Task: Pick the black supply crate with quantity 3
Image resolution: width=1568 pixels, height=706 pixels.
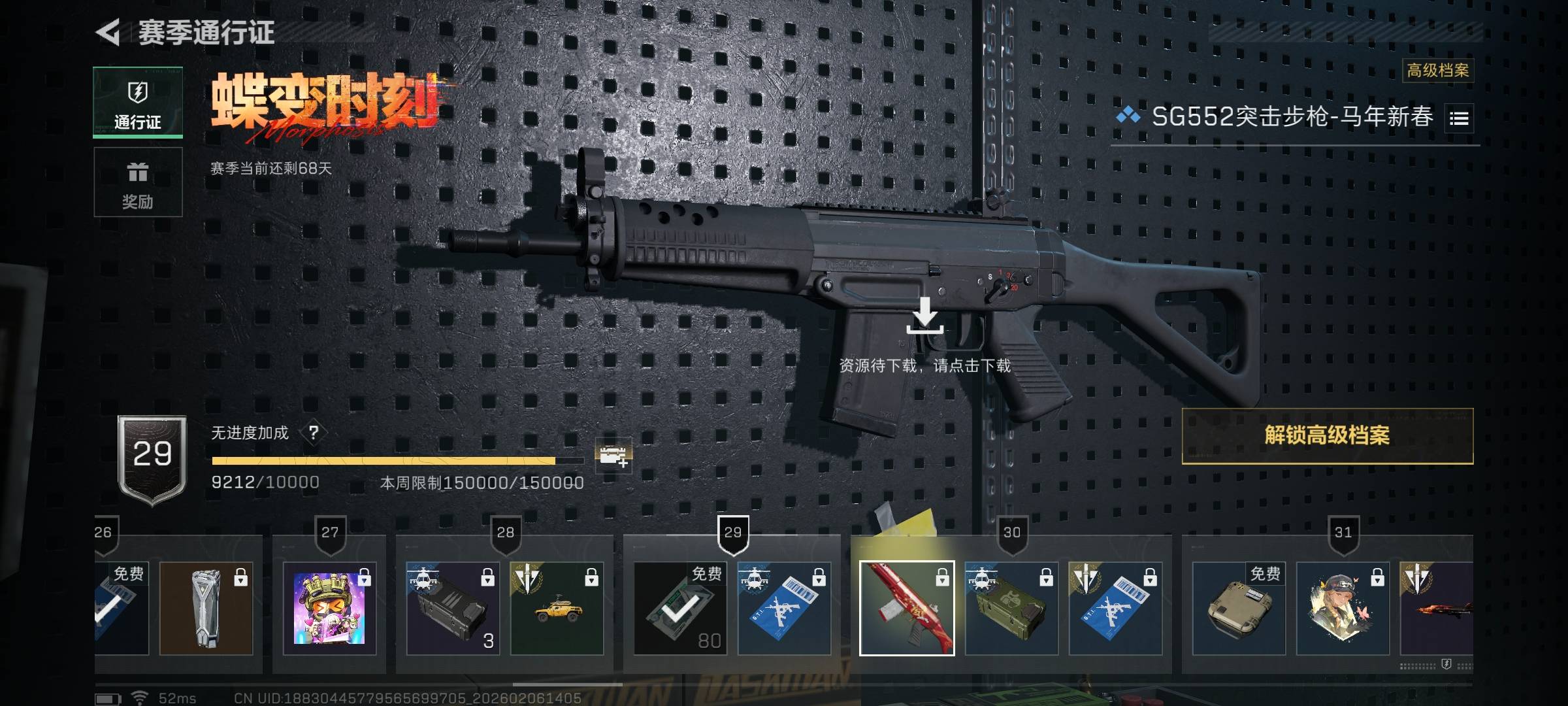Action: (453, 609)
